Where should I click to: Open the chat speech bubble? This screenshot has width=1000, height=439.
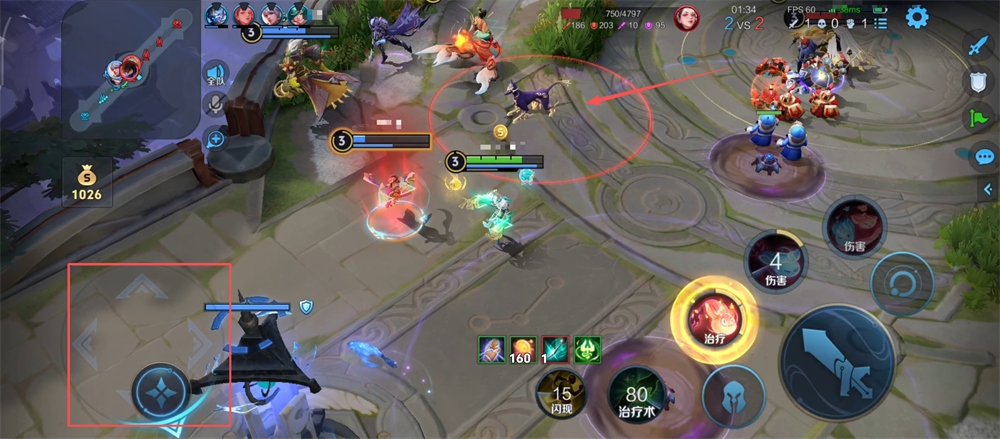[984, 156]
